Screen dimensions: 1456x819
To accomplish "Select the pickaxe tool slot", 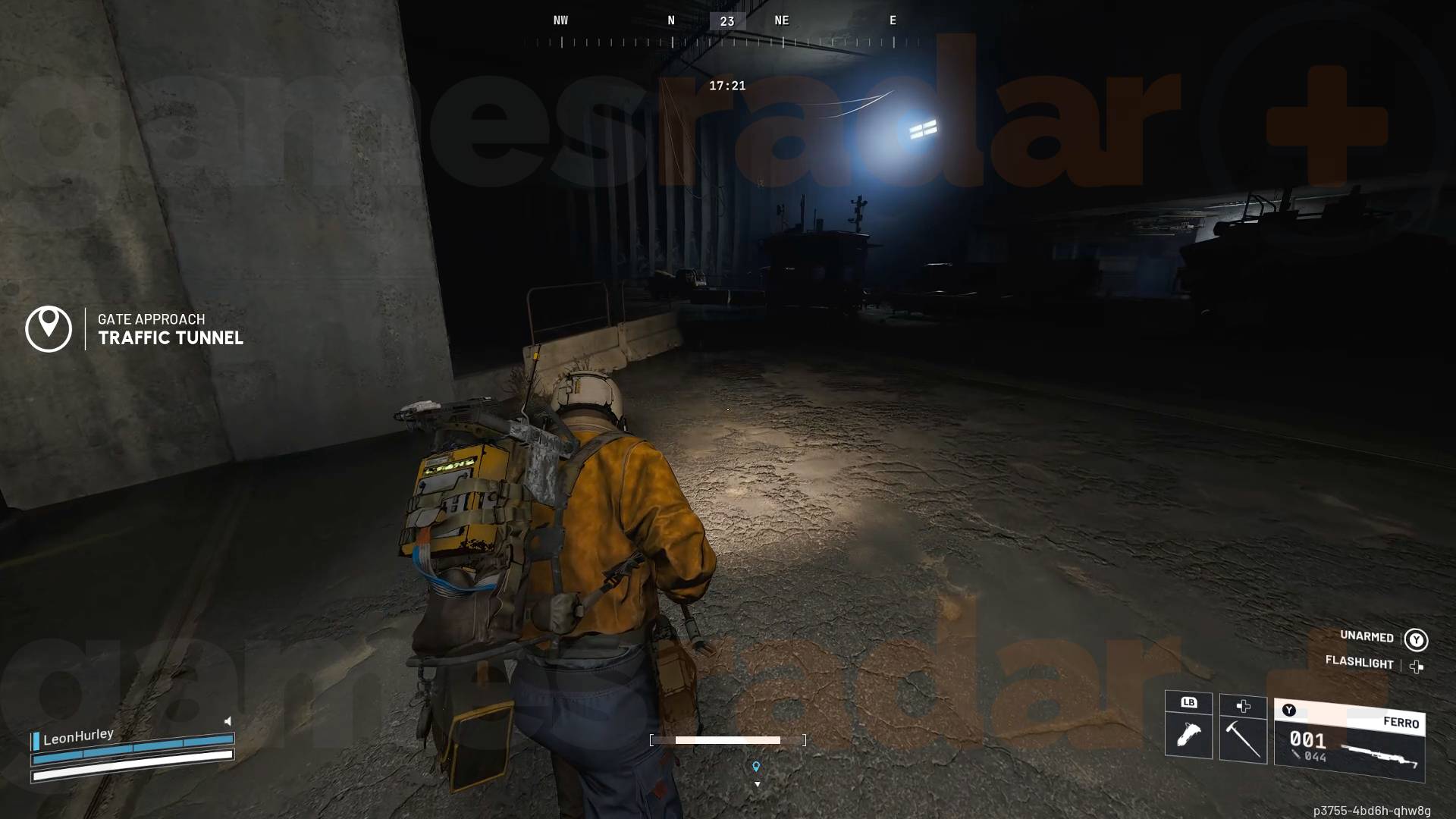I will click(1244, 738).
